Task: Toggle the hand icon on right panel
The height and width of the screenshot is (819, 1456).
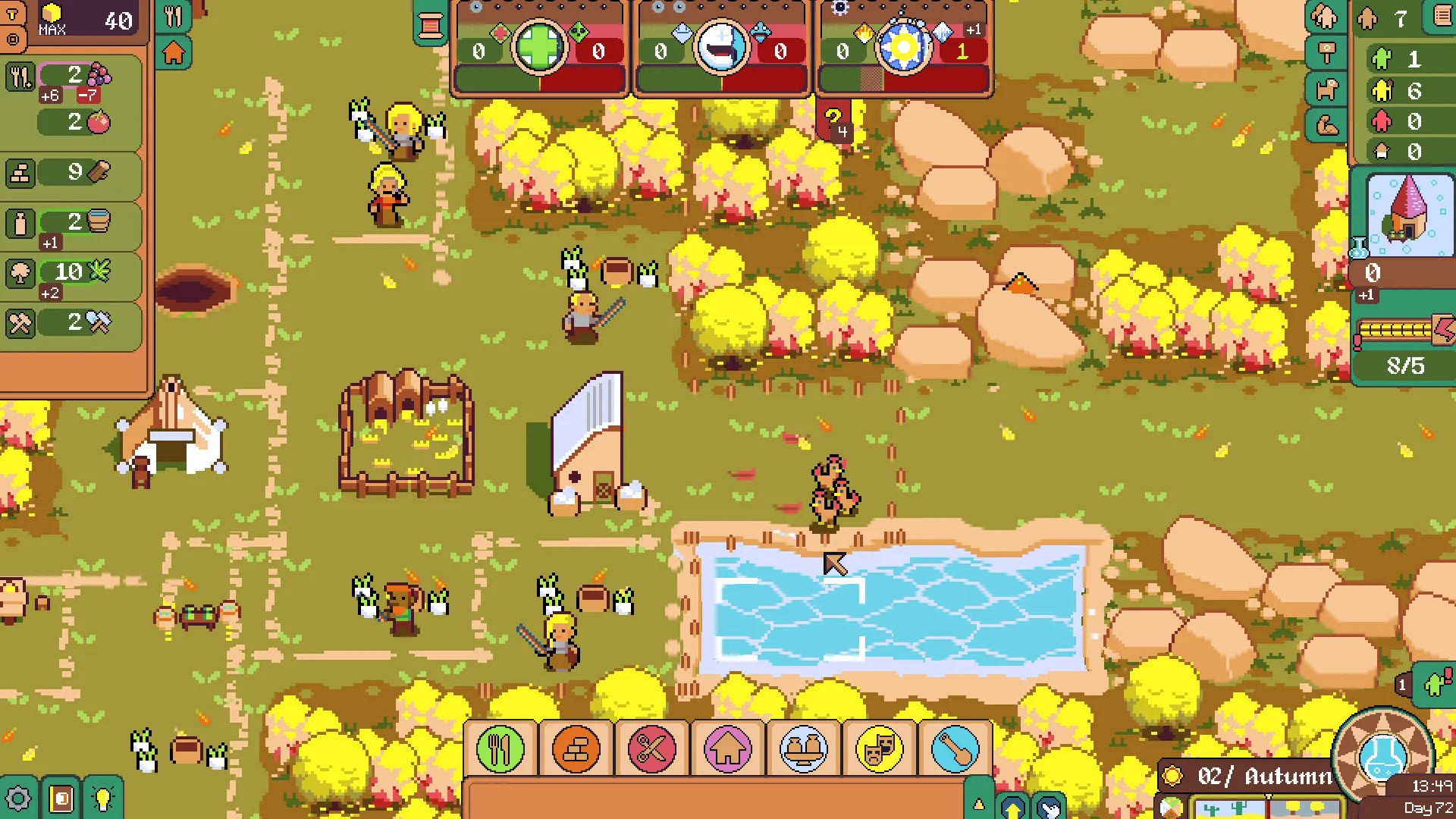Action: click(x=1324, y=17)
